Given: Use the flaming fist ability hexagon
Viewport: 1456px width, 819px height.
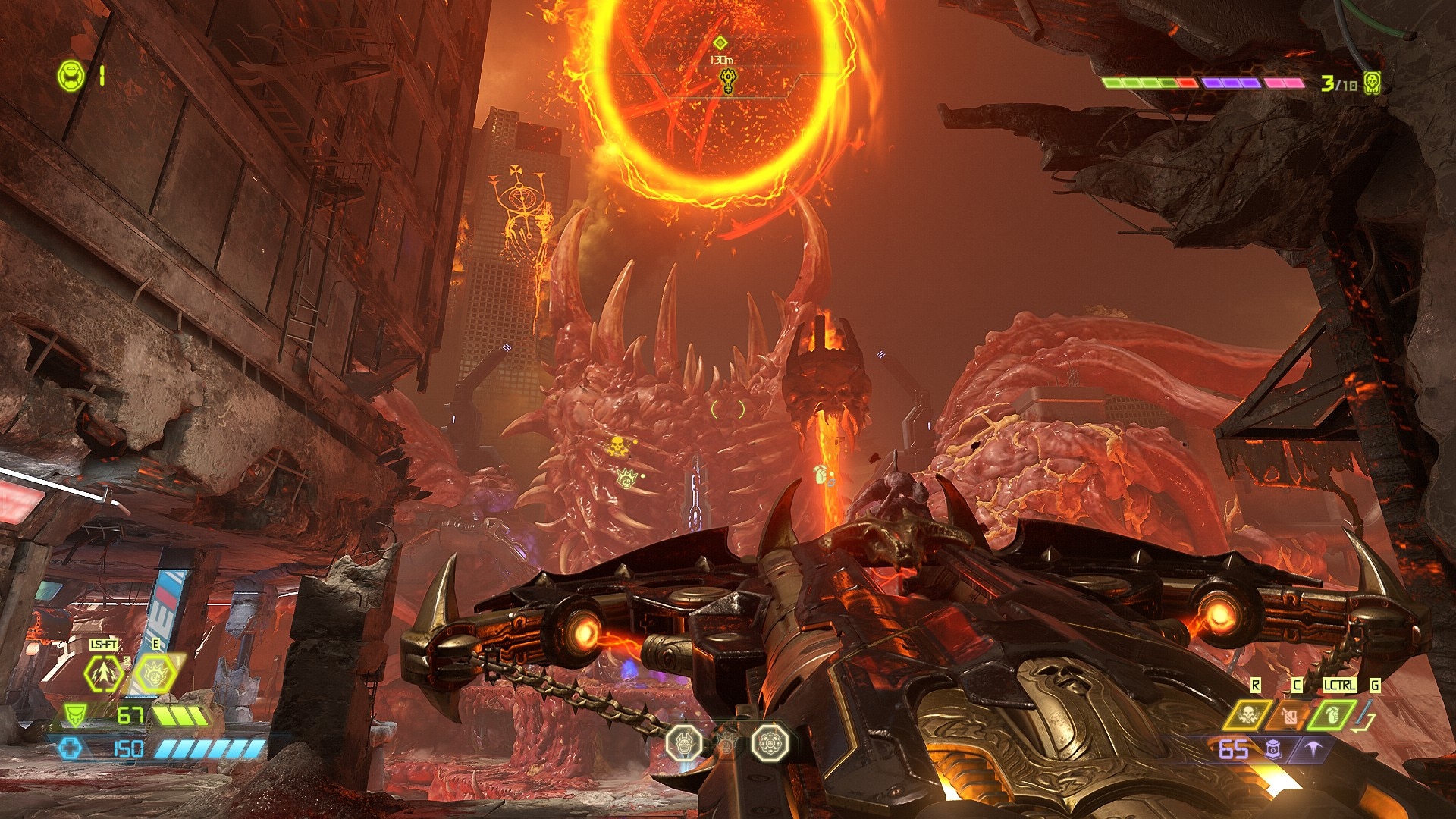Looking at the screenshot, I should pos(156,673).
